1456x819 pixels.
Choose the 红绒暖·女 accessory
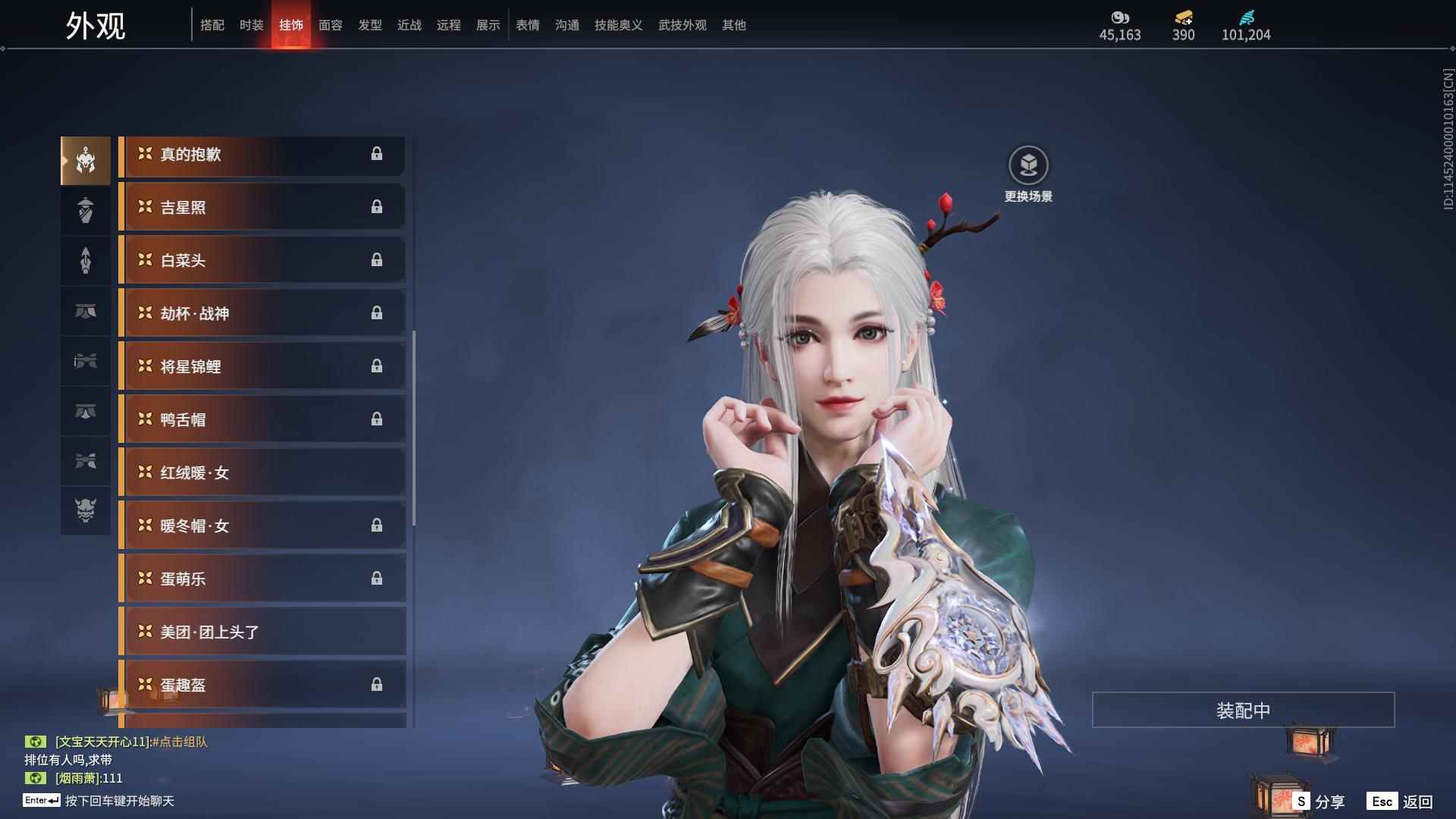click(x=262, y=473)
